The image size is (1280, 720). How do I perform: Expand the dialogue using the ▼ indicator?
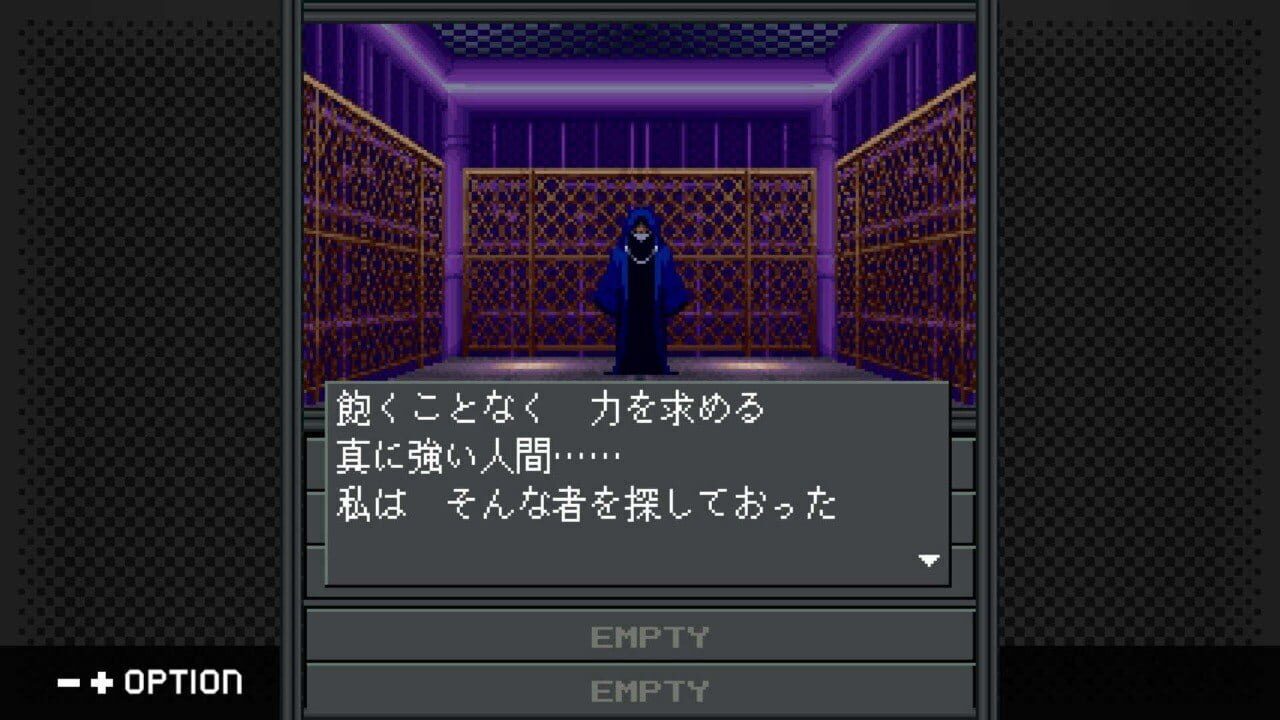click(x=928, y=559)
